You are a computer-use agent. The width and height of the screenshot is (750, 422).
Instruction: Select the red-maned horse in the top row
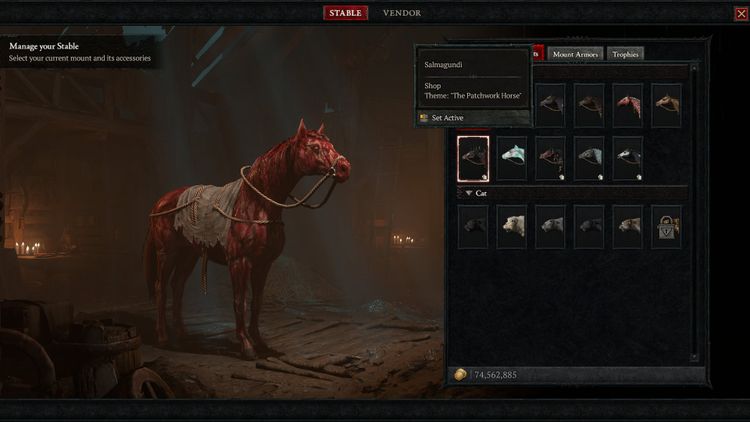tap(628, 105)
